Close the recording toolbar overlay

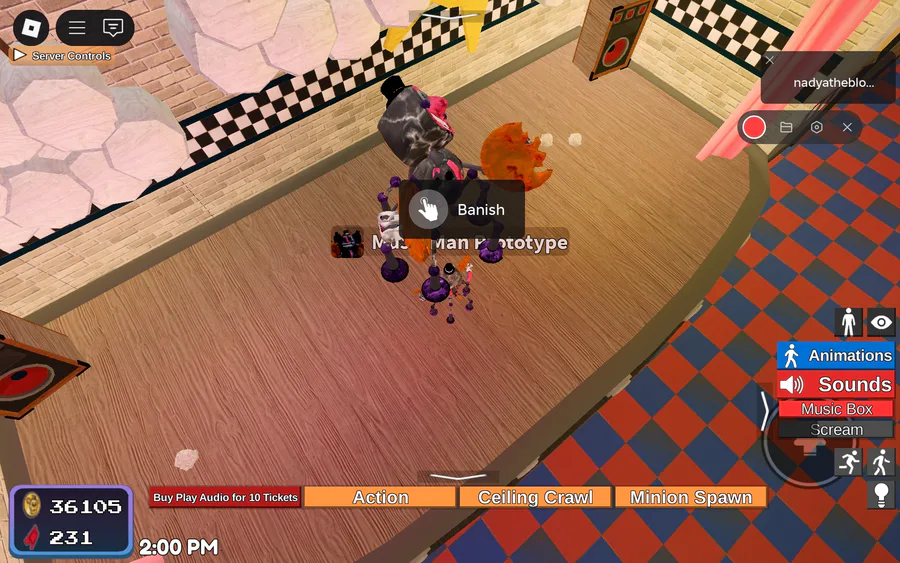tap(847, 127)
